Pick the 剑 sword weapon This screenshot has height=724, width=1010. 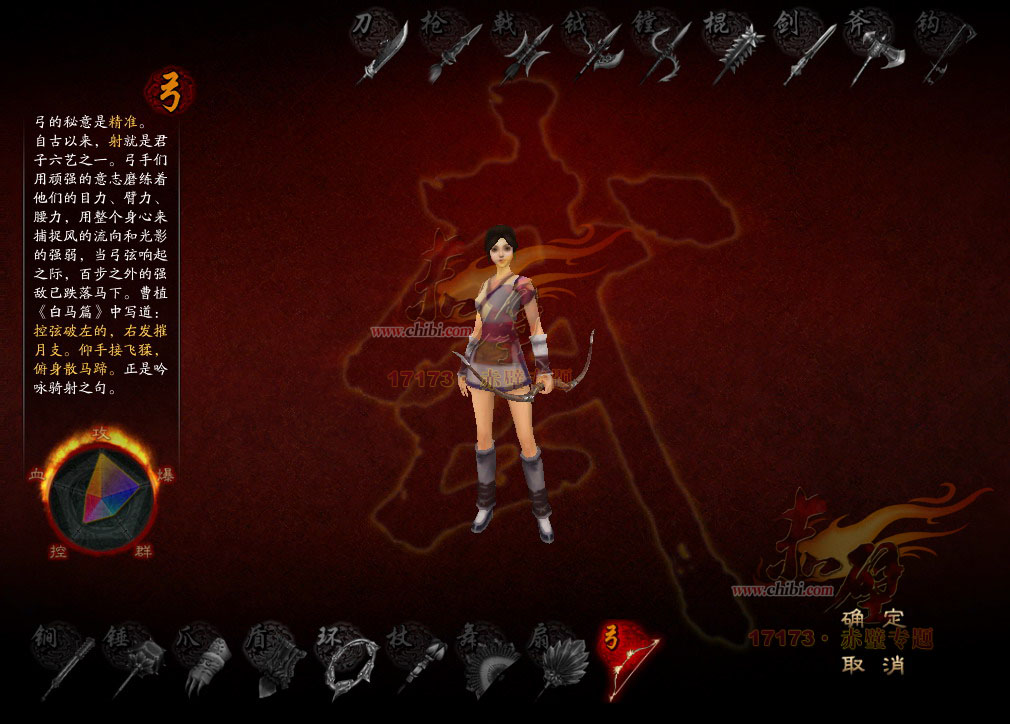click(805, 47)
